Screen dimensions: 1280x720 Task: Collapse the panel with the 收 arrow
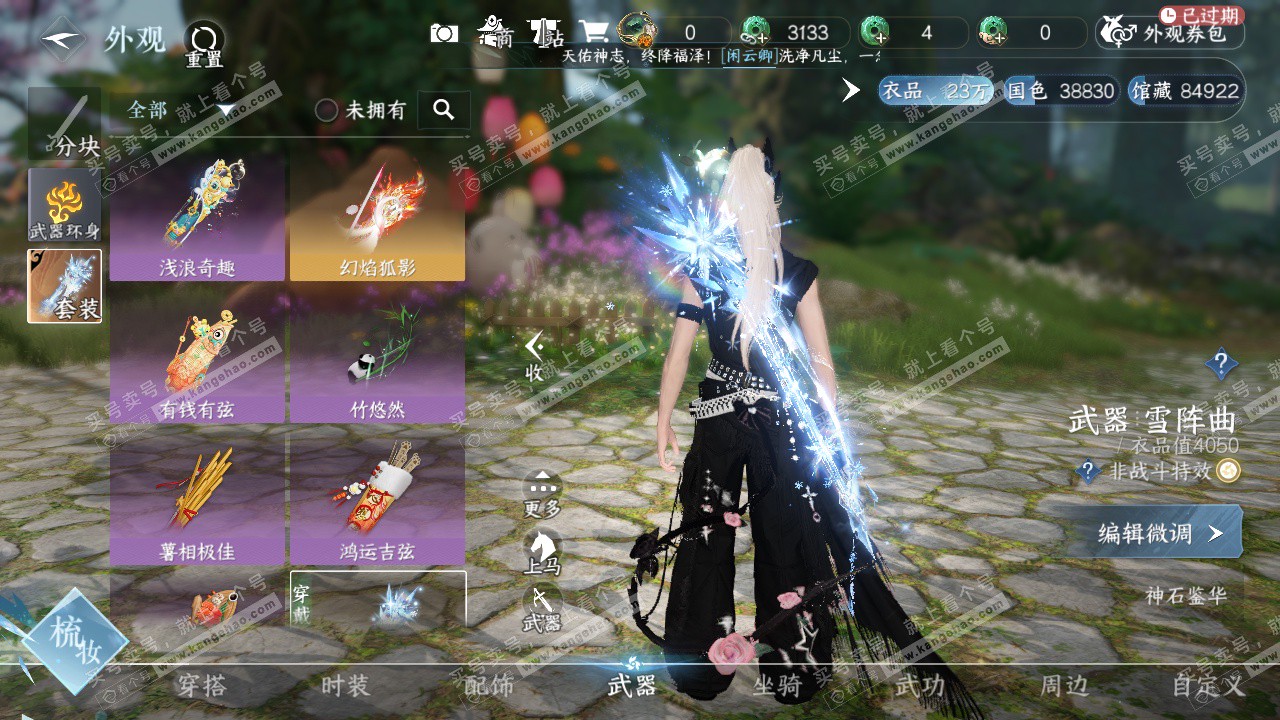coord(535,357)
